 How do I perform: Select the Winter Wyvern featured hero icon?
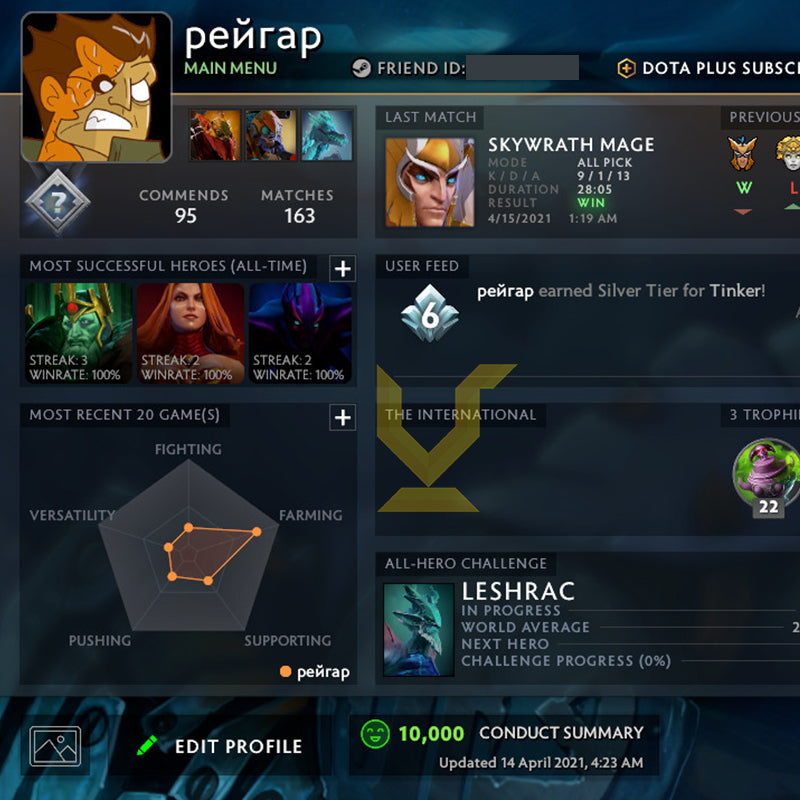tap(327, 135)
